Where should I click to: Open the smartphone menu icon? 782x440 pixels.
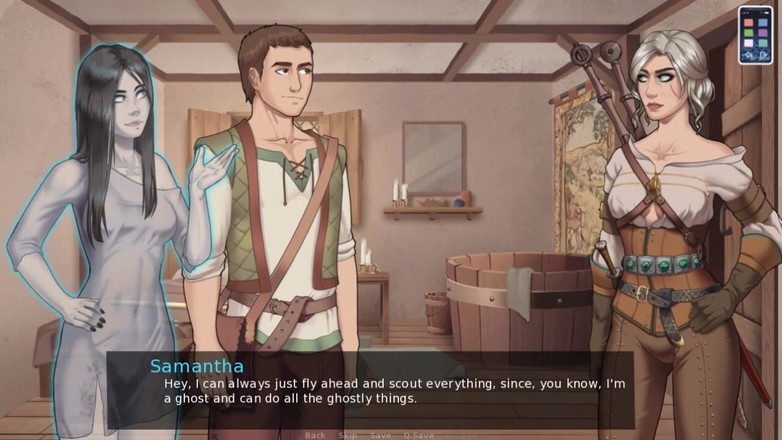(755, 35)
